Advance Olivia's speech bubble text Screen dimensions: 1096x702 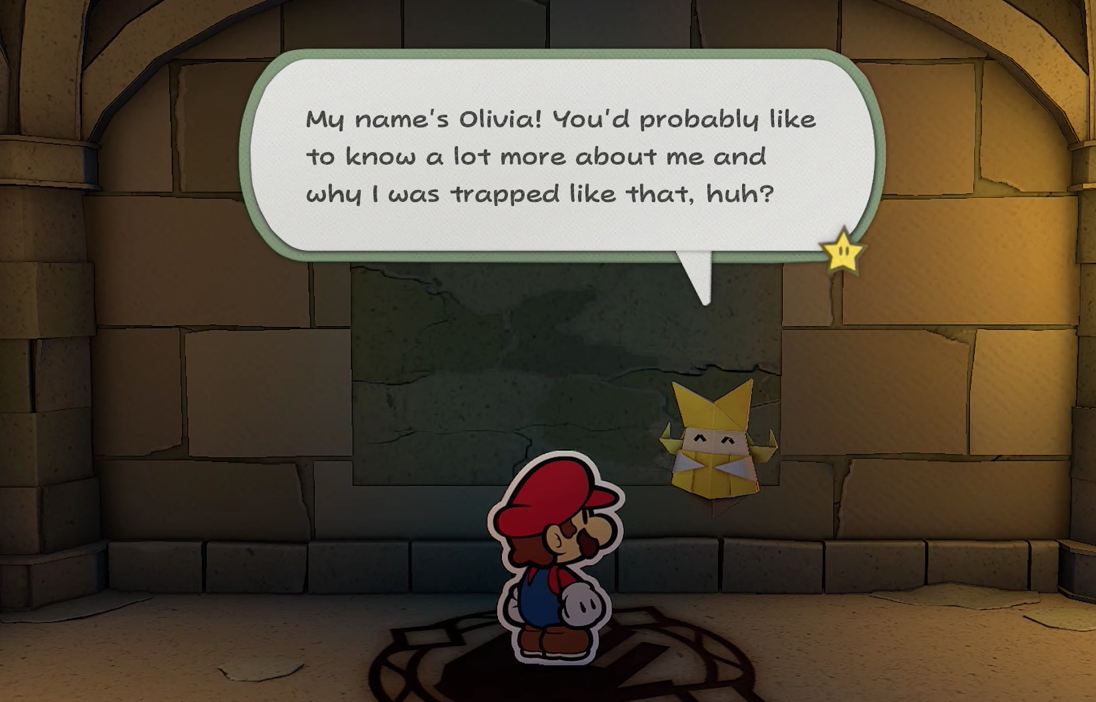coord(561,155)
